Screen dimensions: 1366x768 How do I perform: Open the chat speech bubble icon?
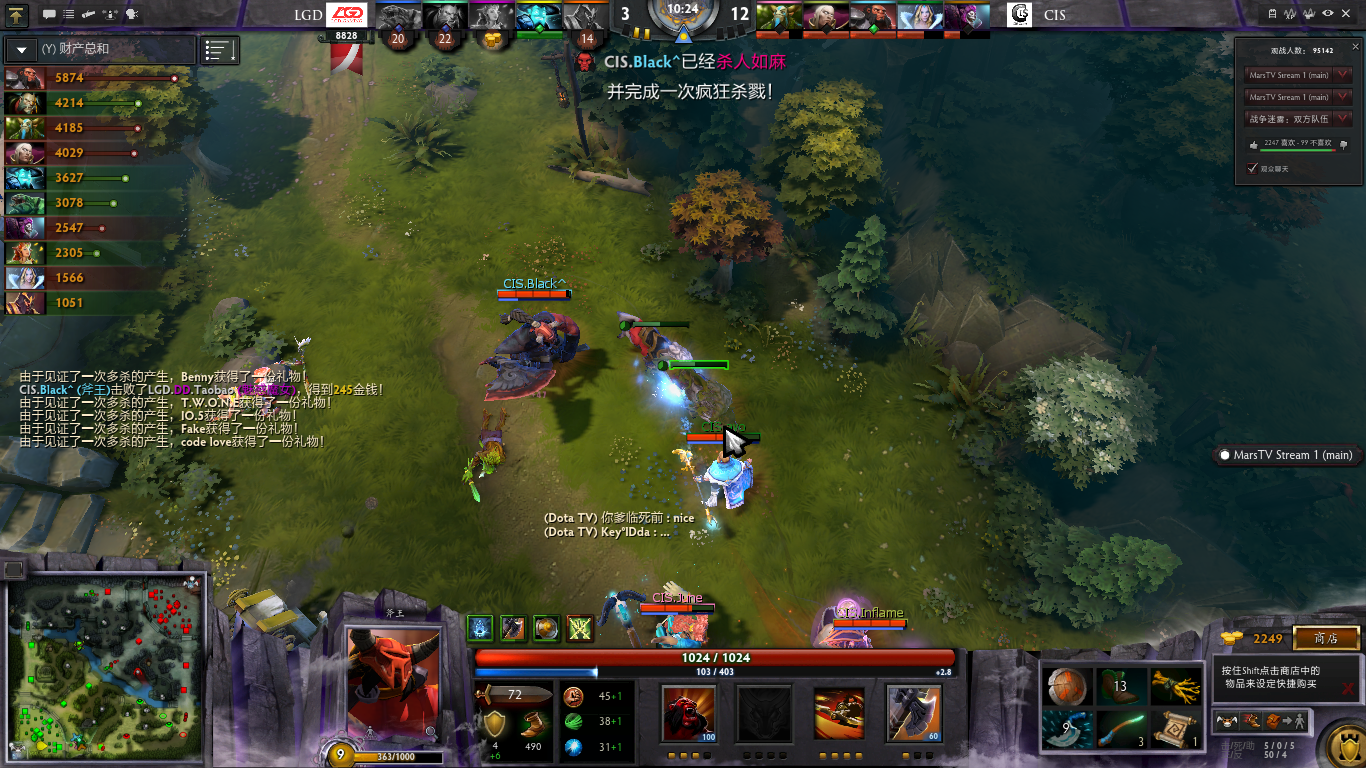(50, 14)
